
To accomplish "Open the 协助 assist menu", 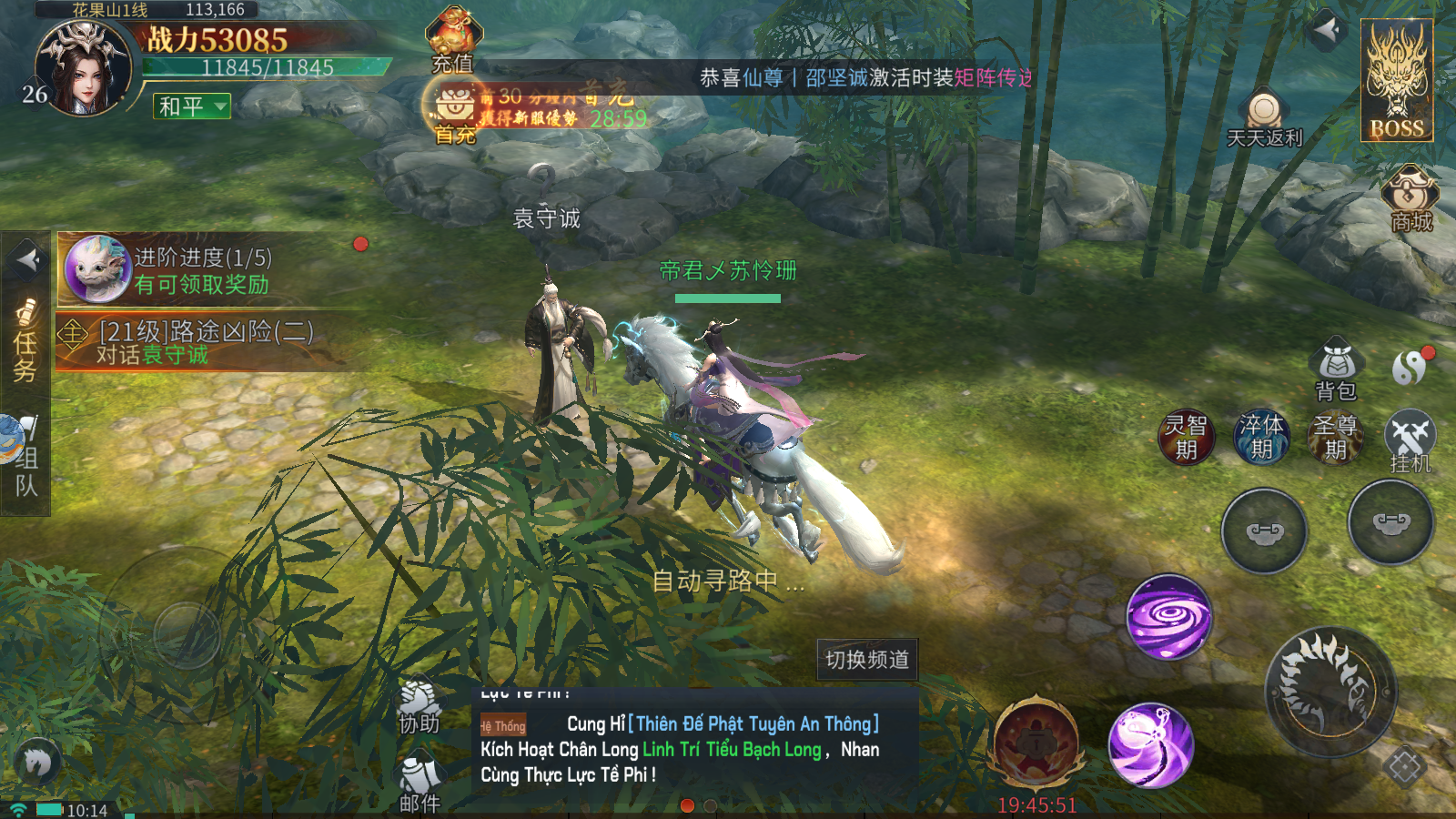I will [x=419, y=708].
